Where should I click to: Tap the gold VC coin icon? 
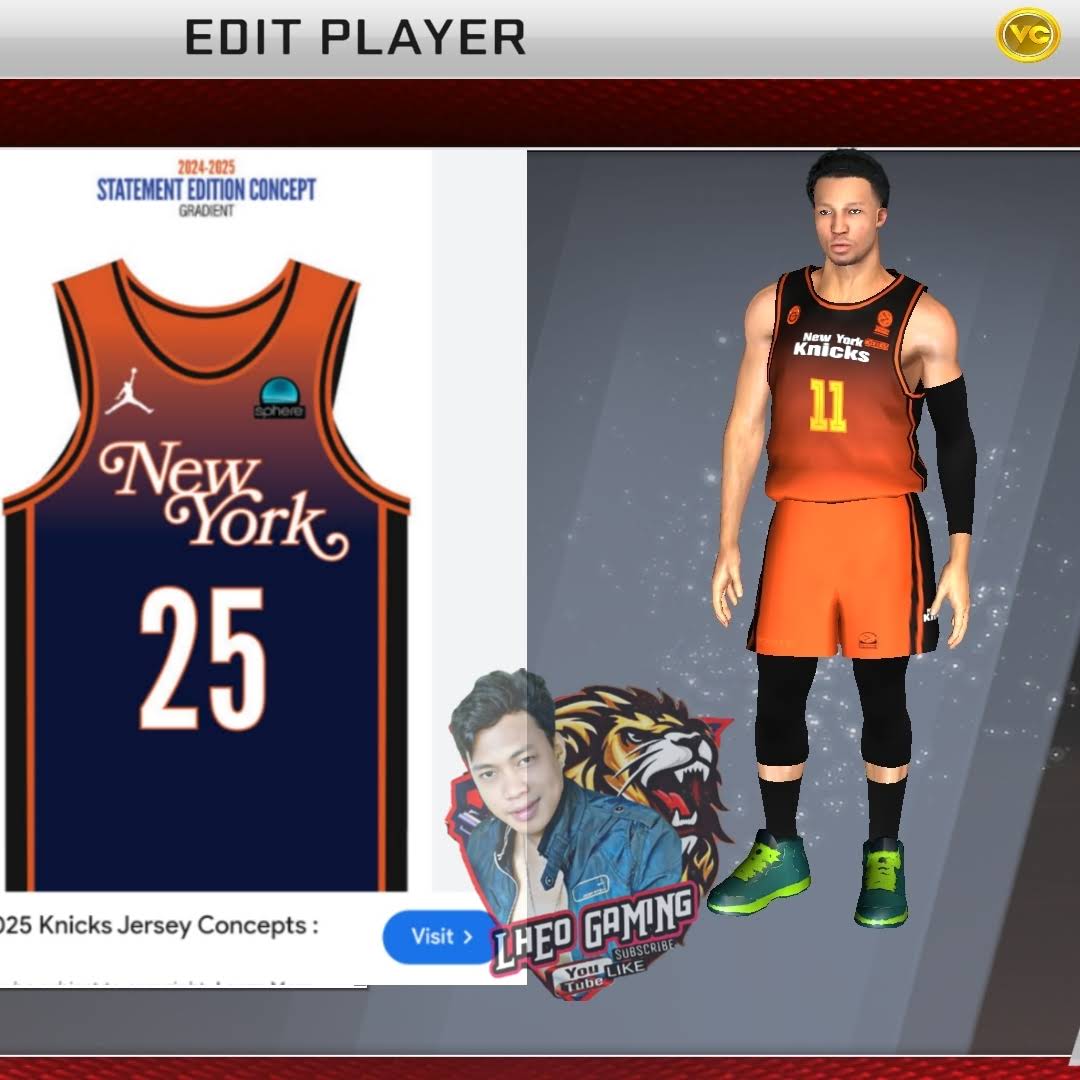coord(1027,35)
